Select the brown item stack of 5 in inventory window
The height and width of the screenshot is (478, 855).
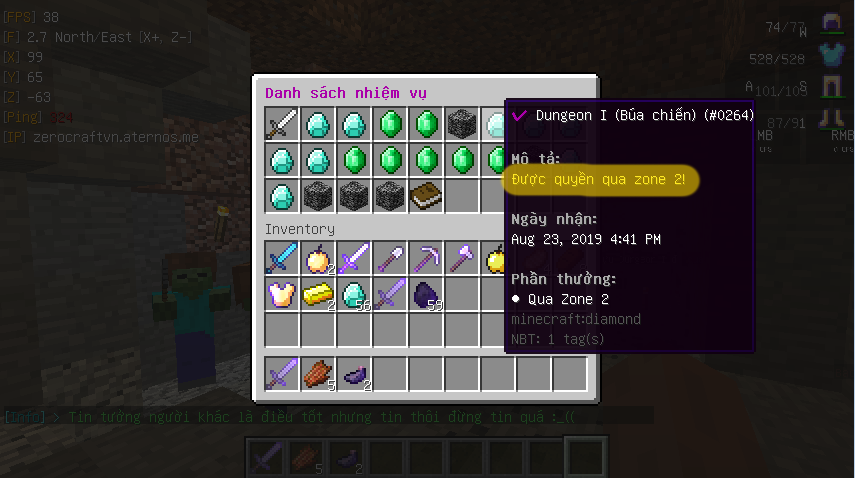coord(318,373)
